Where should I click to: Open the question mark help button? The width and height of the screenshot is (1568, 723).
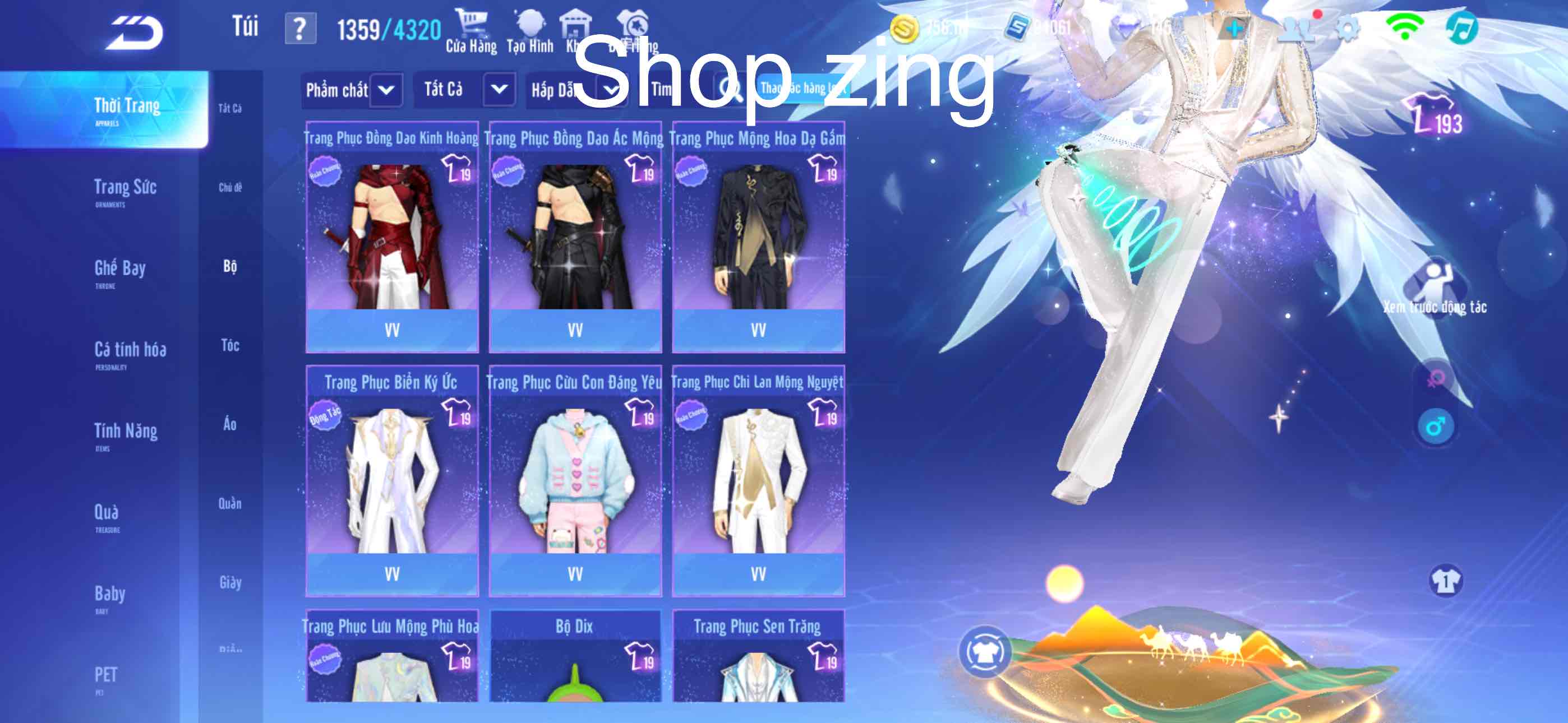[x=300, y=29]
